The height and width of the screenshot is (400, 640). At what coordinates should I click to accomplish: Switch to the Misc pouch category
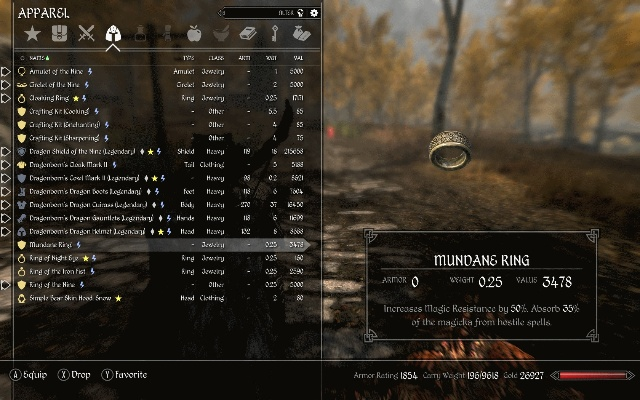[301, 36]
